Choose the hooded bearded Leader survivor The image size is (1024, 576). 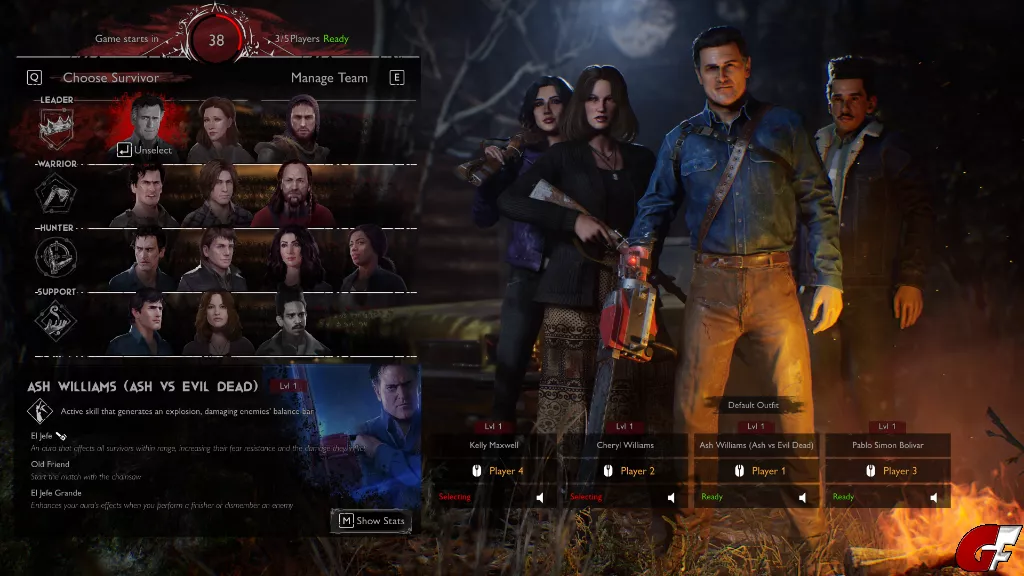292,128
